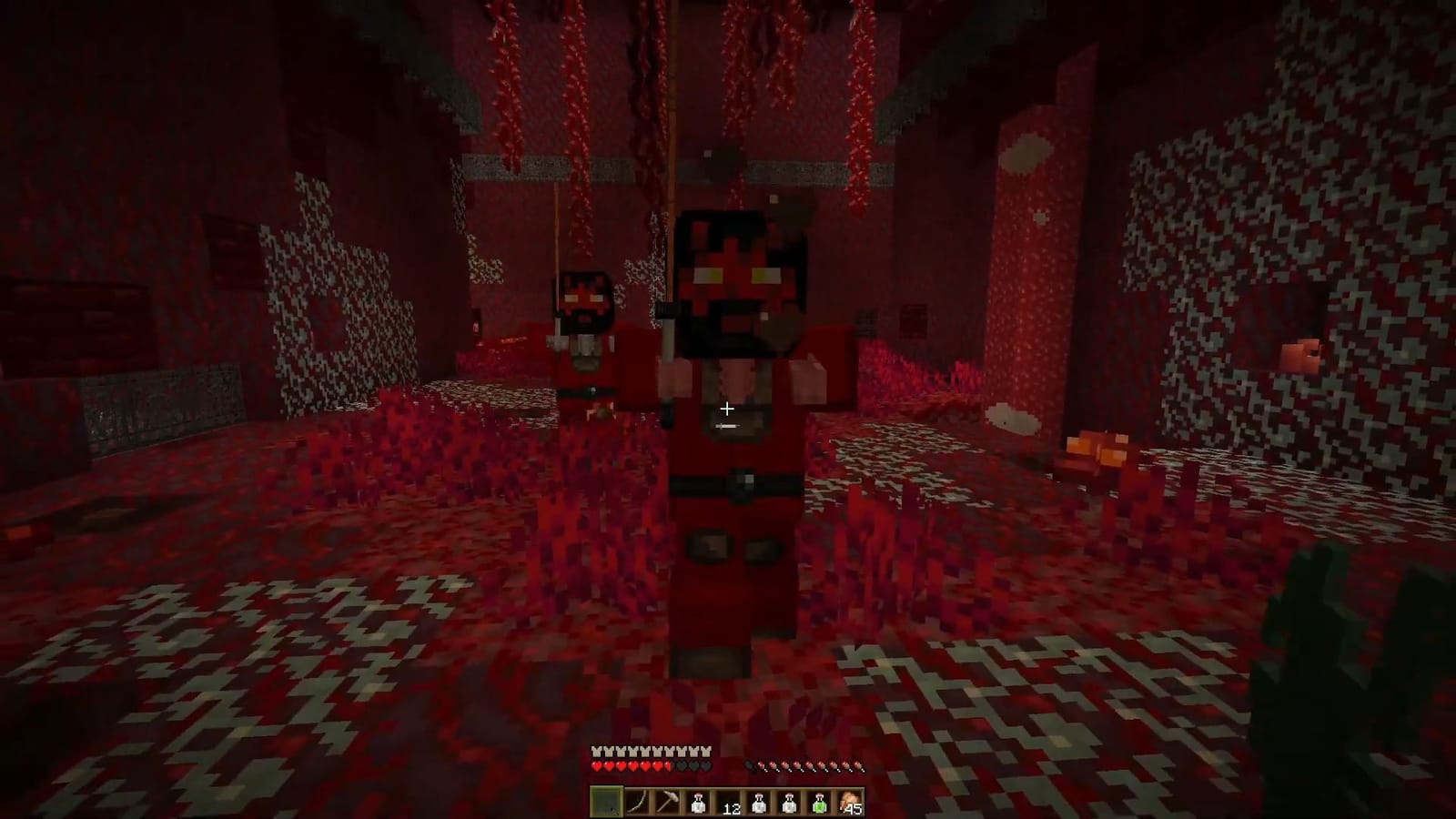Click the half-filled heart in the health bar
This screenshot has height=819, width=1456.
[667, 765]
